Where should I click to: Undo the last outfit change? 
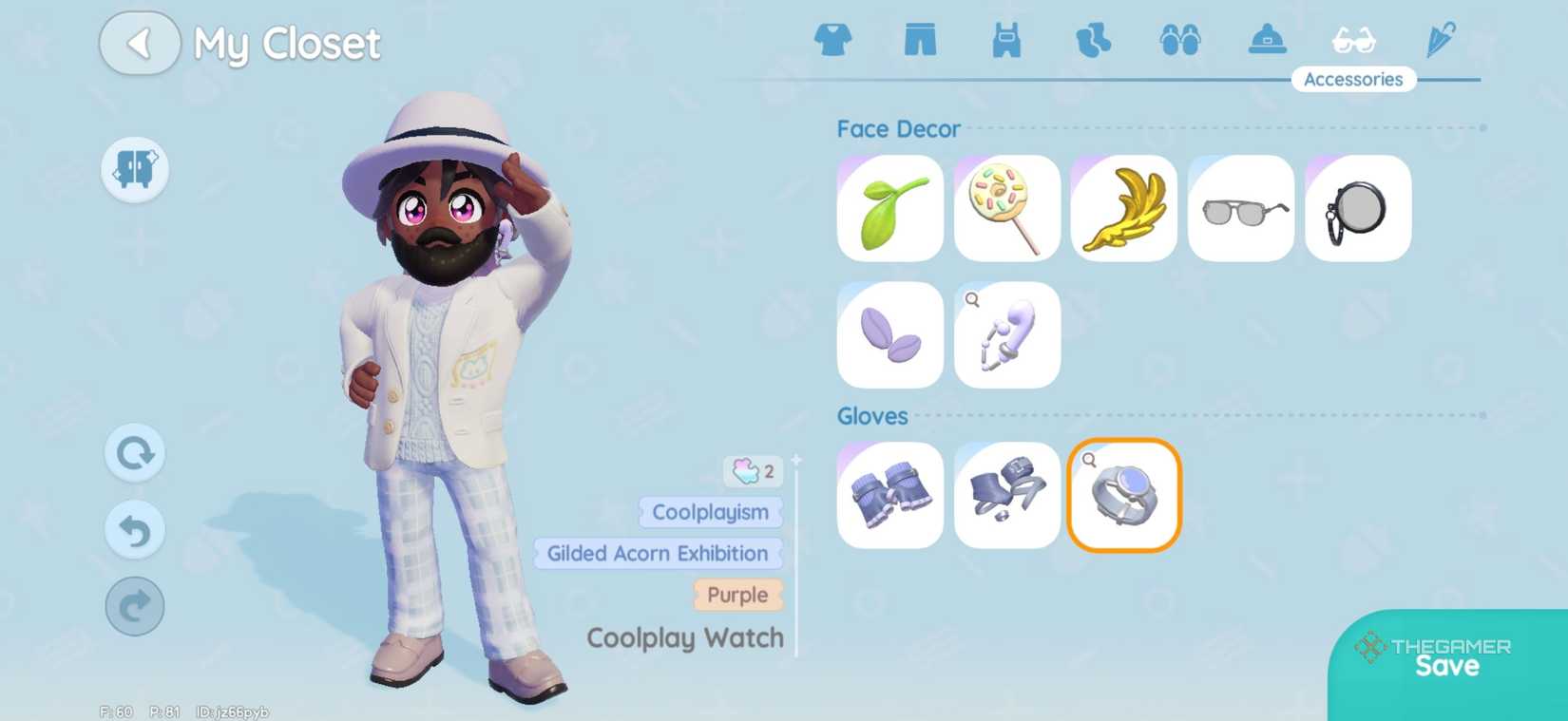pos(134,530)
